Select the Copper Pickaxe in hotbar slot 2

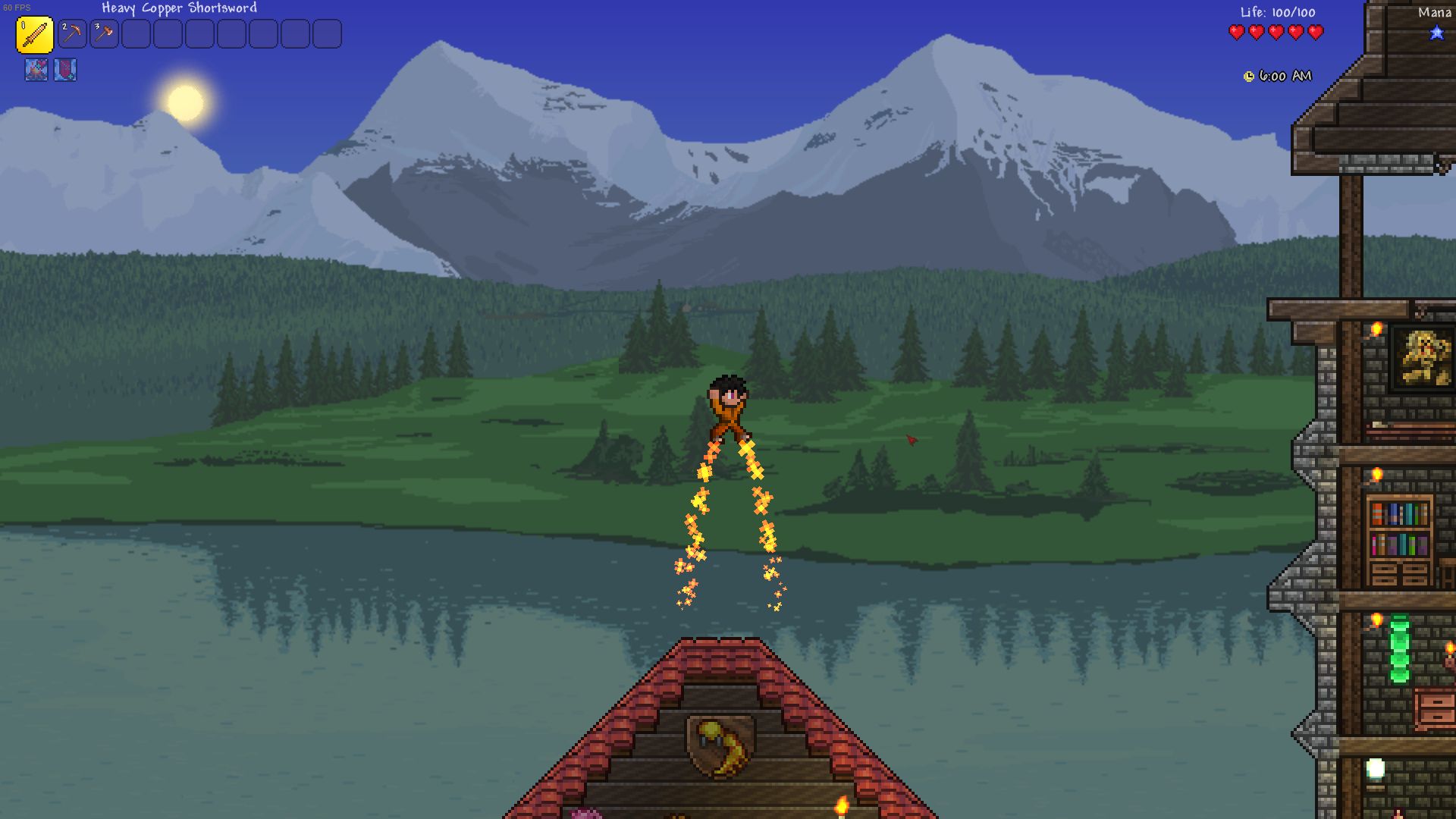pyautogui.click(x=72, y=34)
